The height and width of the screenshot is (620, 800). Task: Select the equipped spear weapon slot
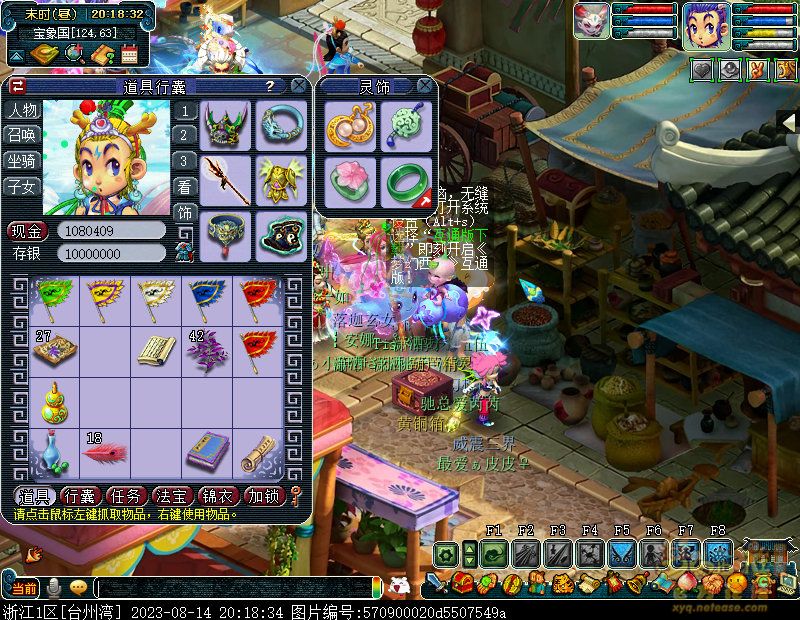point(225,178)
